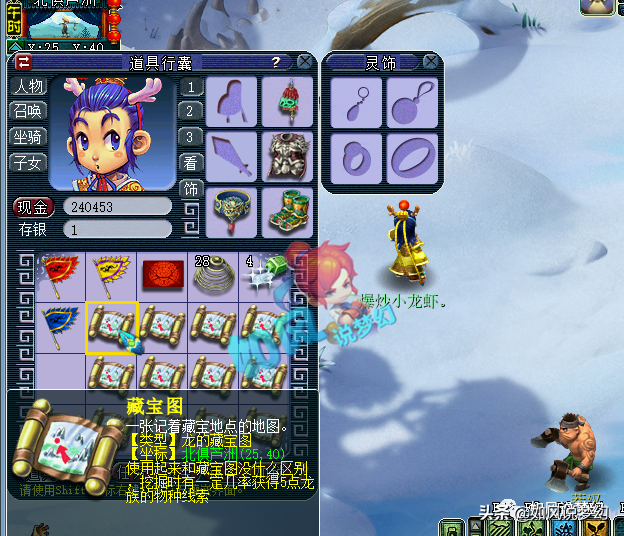Viewport: 624px width, 536px height.
Task: Switch to bag page 2
Action: pyautogui.click(x=189, y=111)
